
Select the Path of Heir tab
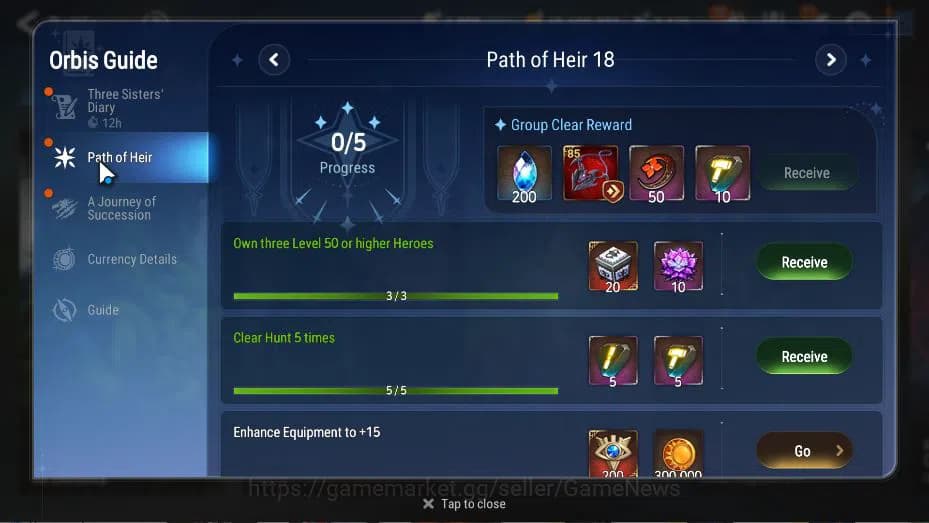coord(120,157)
